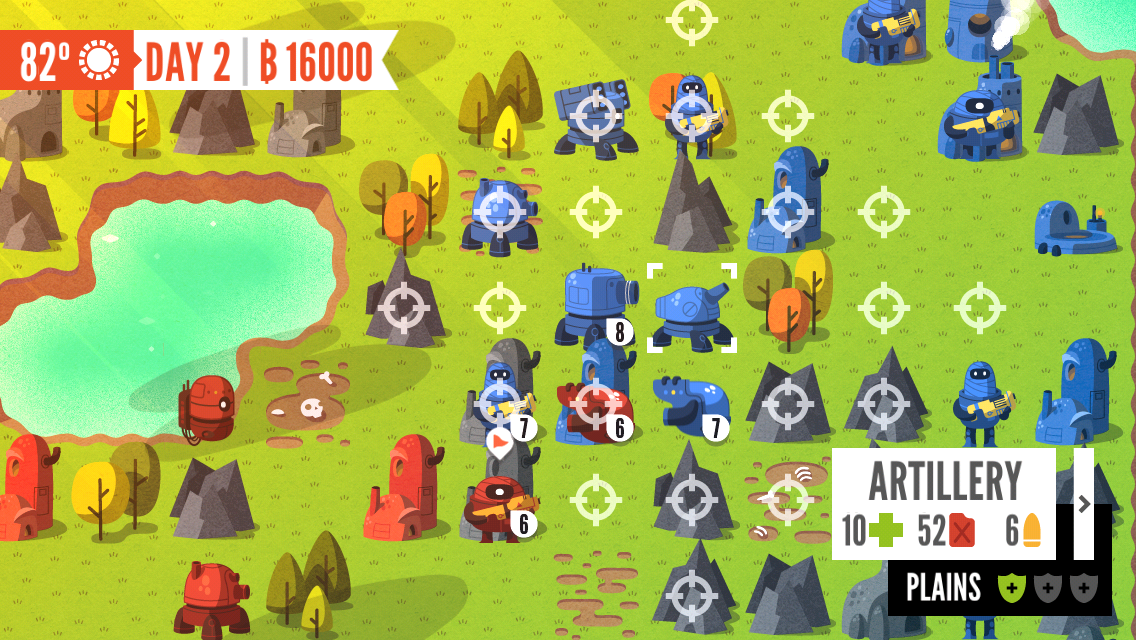Tap the Plains terrain info panel
Screen dimensions: 1136x640
click(x=999, y=588)
